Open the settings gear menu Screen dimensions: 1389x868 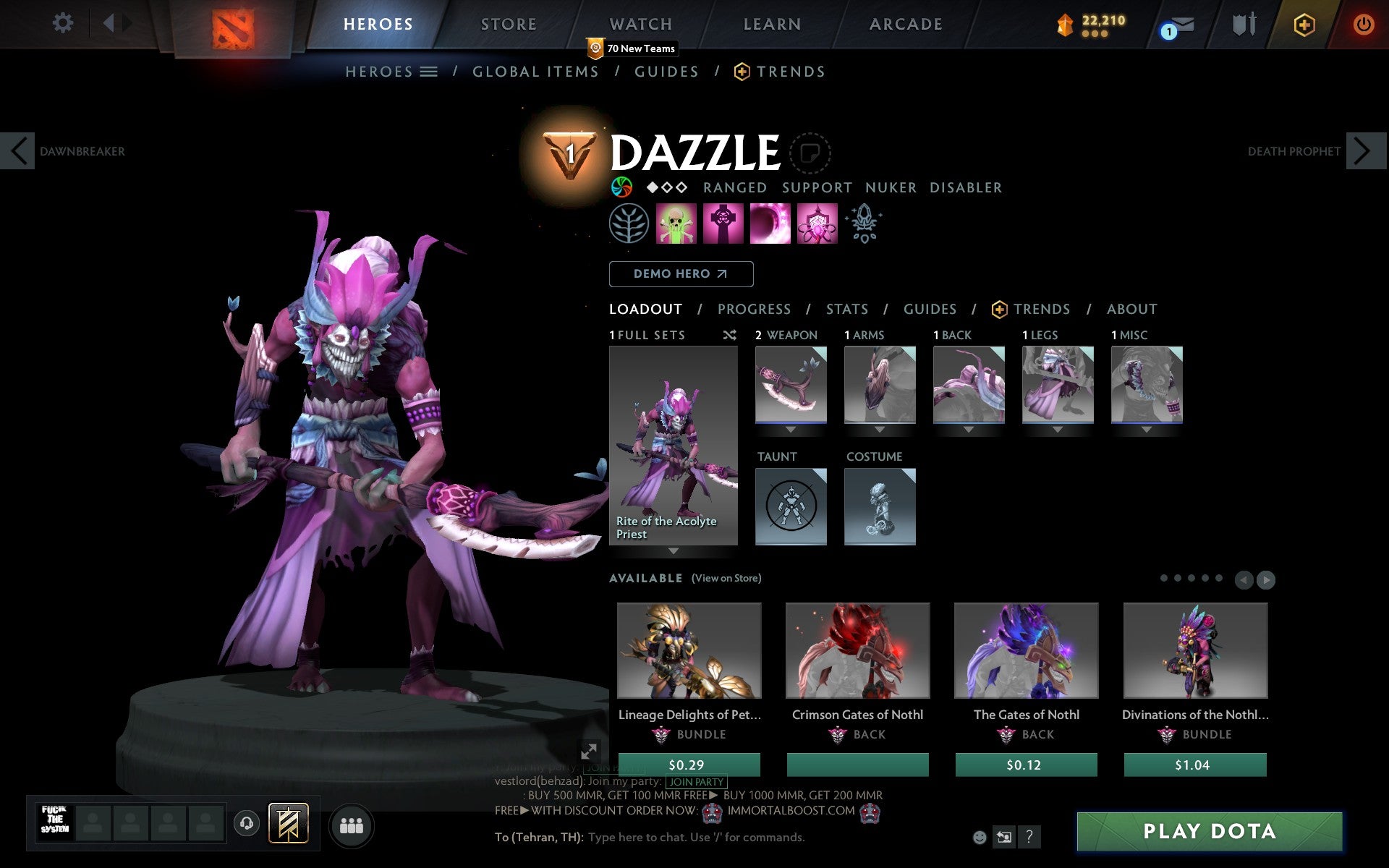[x=64, y=23]
